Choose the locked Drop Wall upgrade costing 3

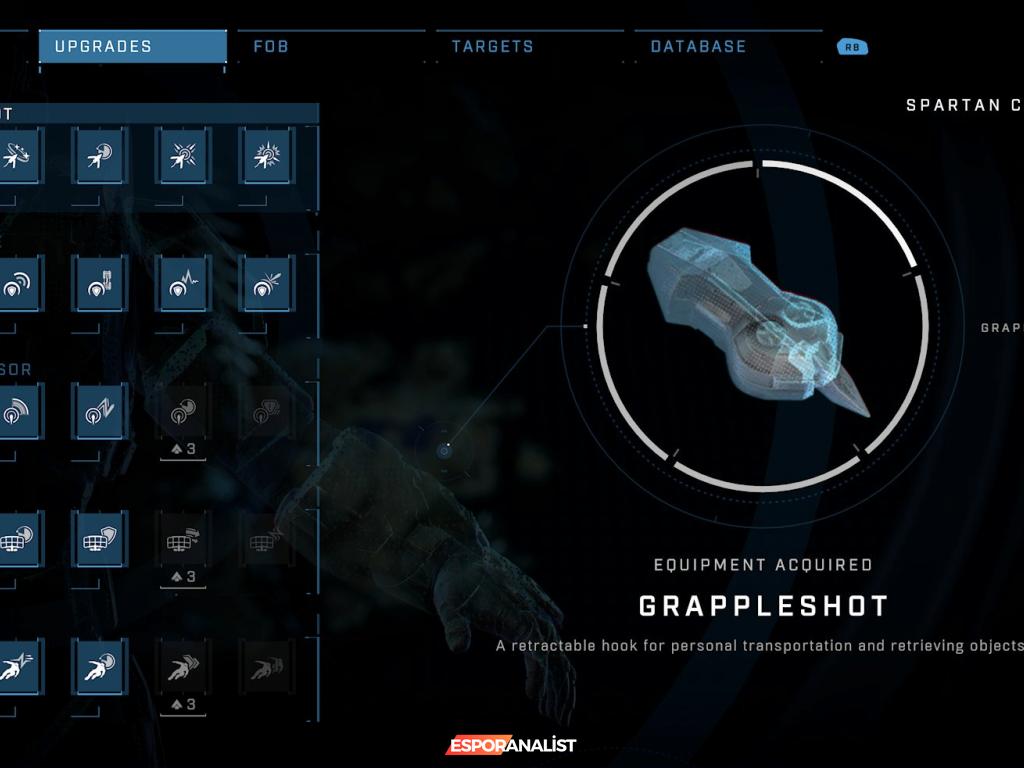(183, 539)
